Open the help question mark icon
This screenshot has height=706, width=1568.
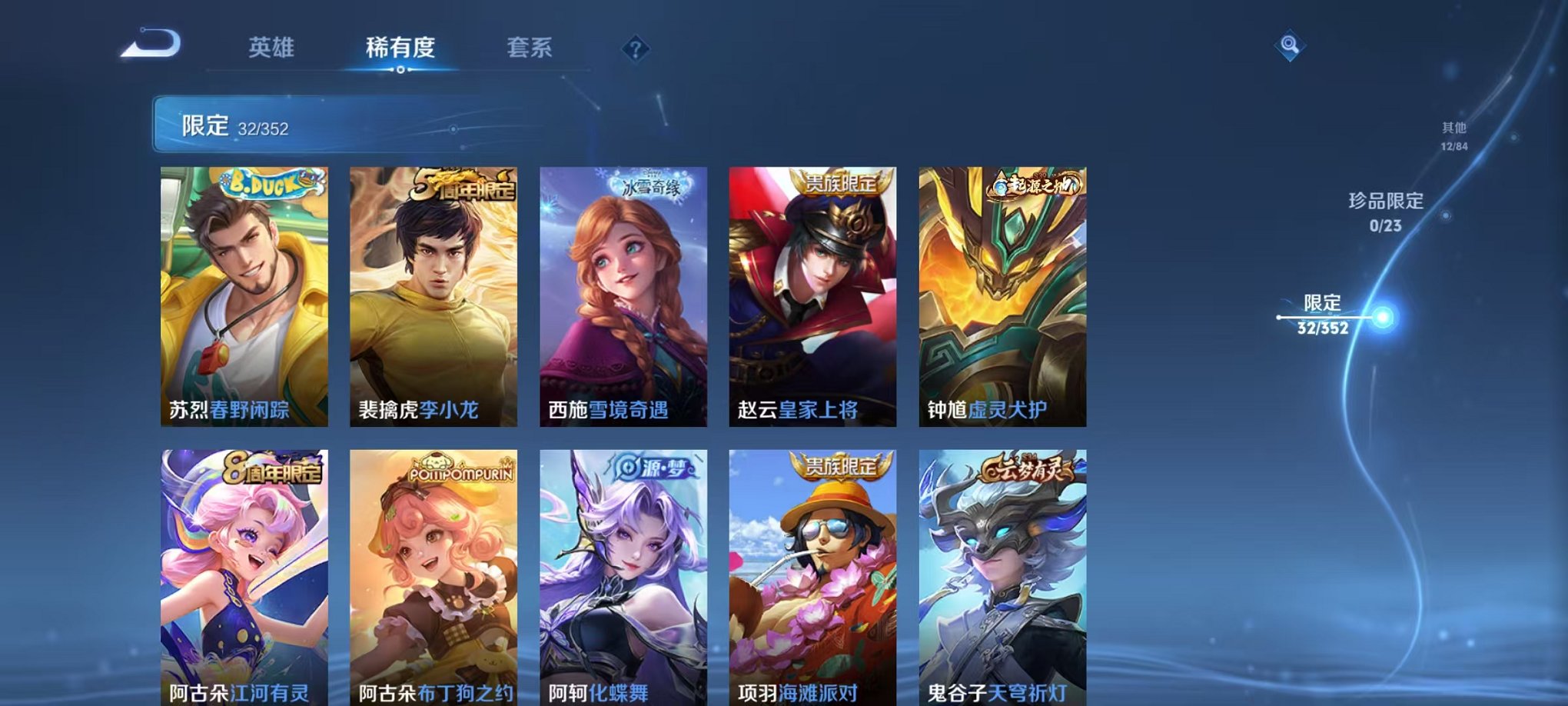tap(633, 50)
